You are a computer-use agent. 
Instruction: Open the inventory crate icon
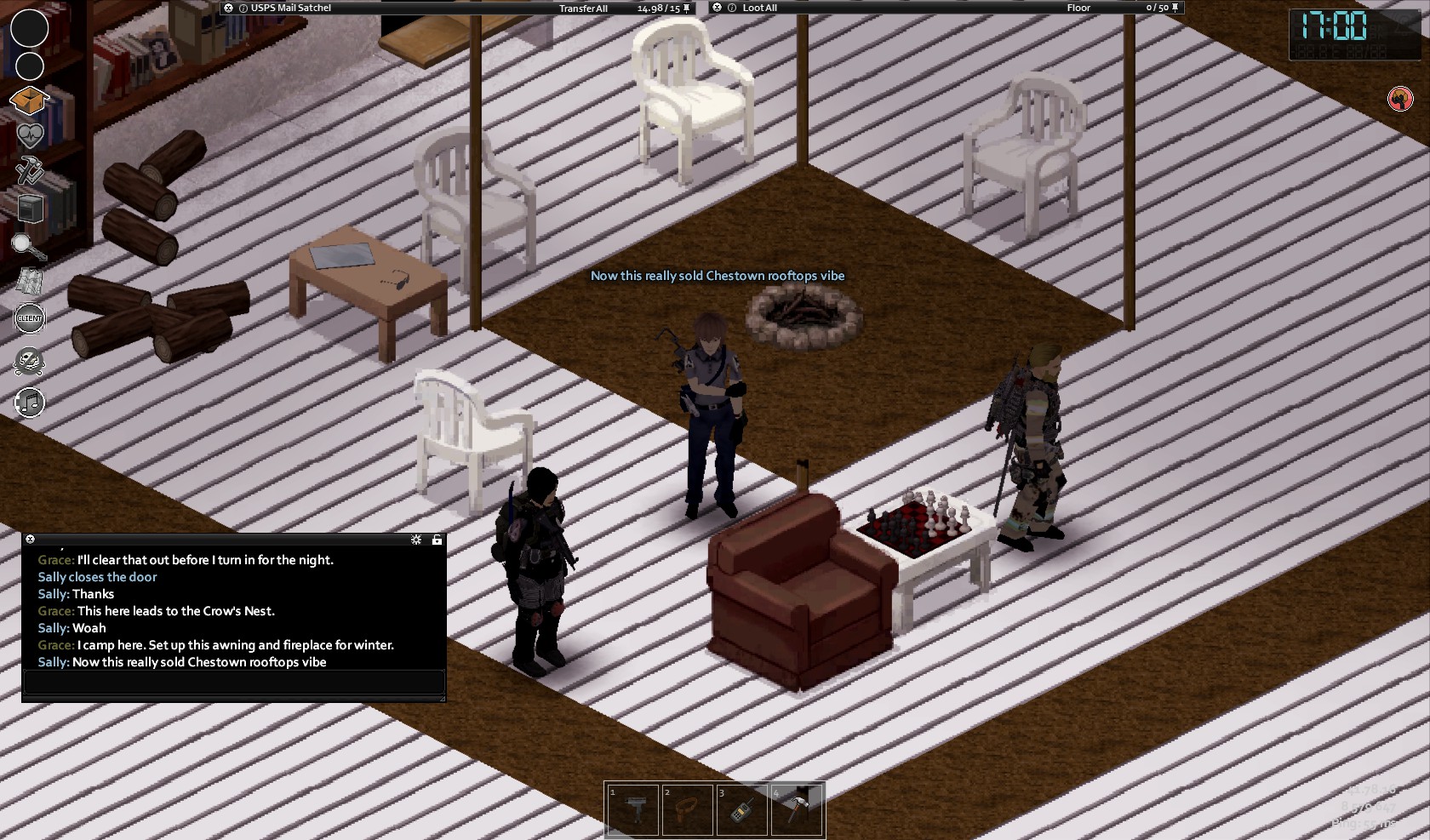coord(29,100)
